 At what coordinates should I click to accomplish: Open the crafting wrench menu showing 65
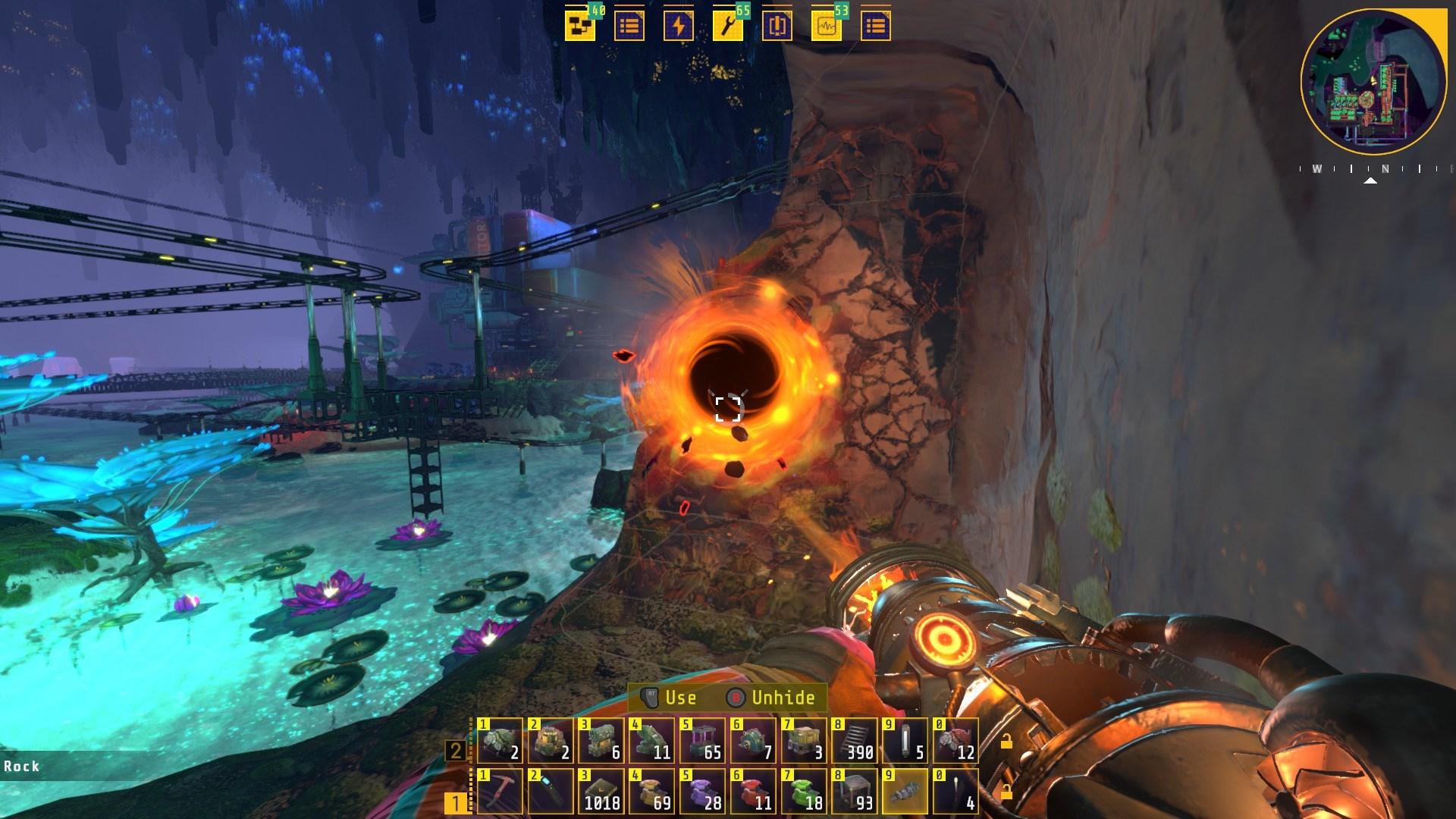point(729,25)
